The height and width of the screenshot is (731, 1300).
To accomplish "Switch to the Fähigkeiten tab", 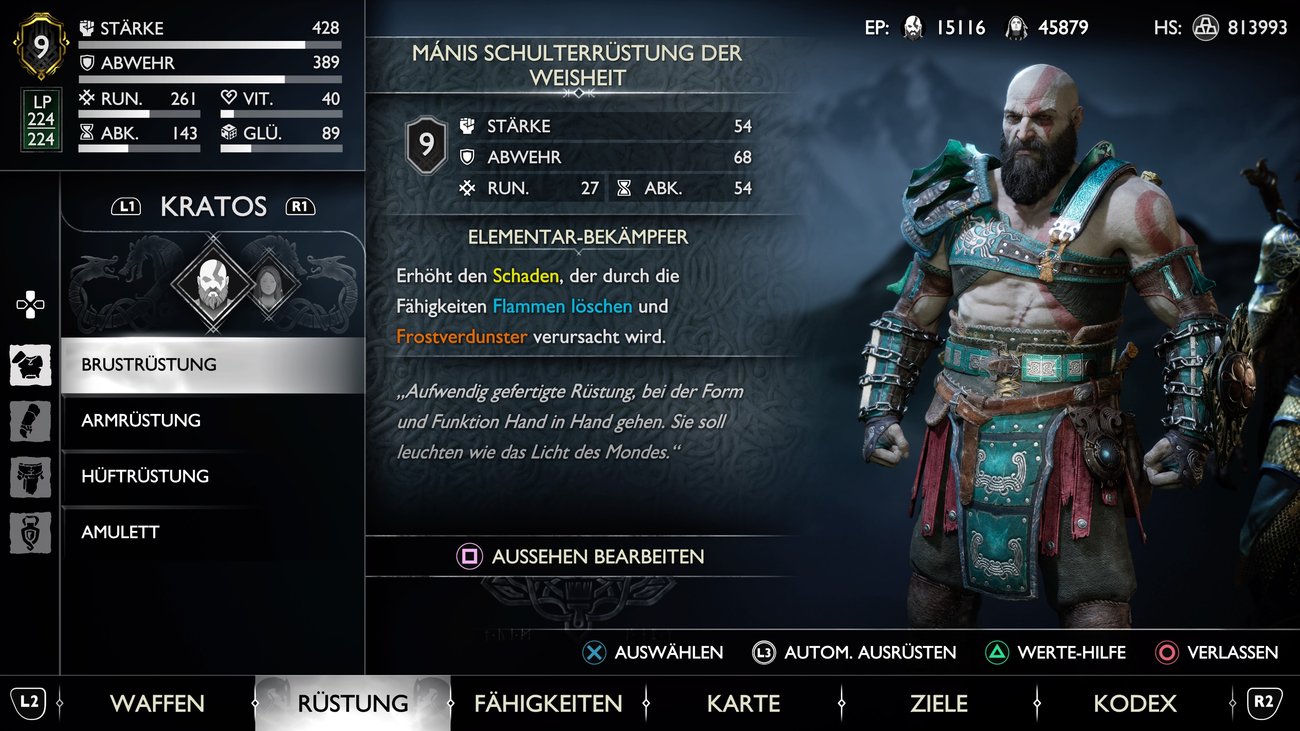I will 549,703.
